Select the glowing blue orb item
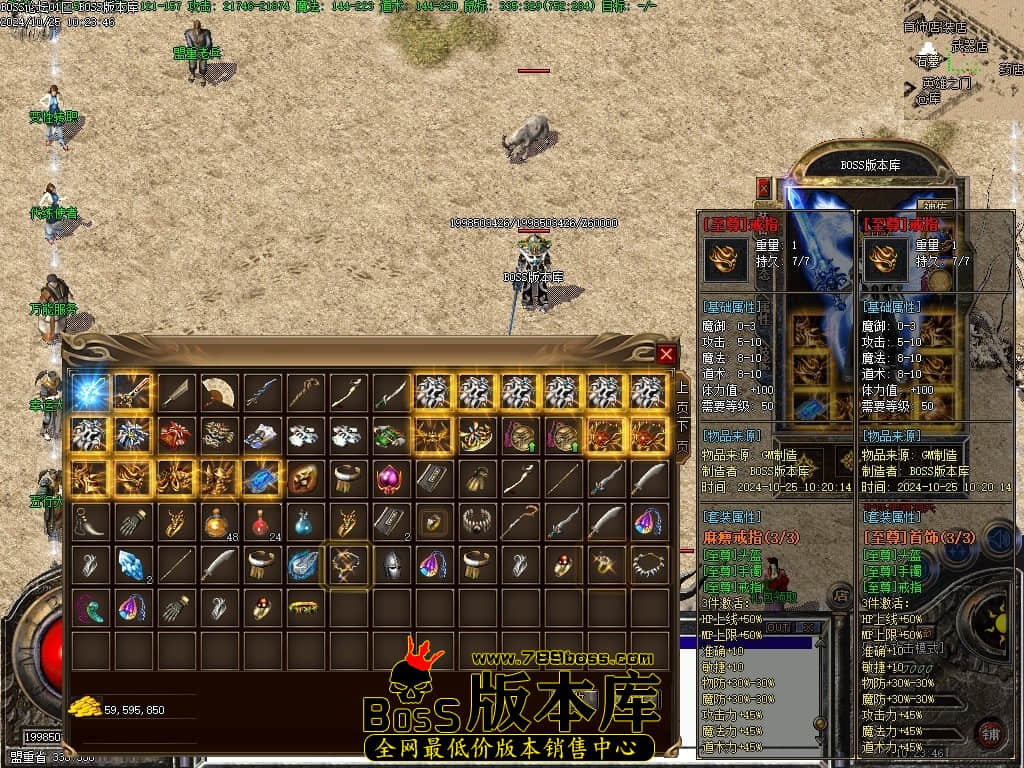The height and width of the screenshot is (768, 1024). (89, 392)
